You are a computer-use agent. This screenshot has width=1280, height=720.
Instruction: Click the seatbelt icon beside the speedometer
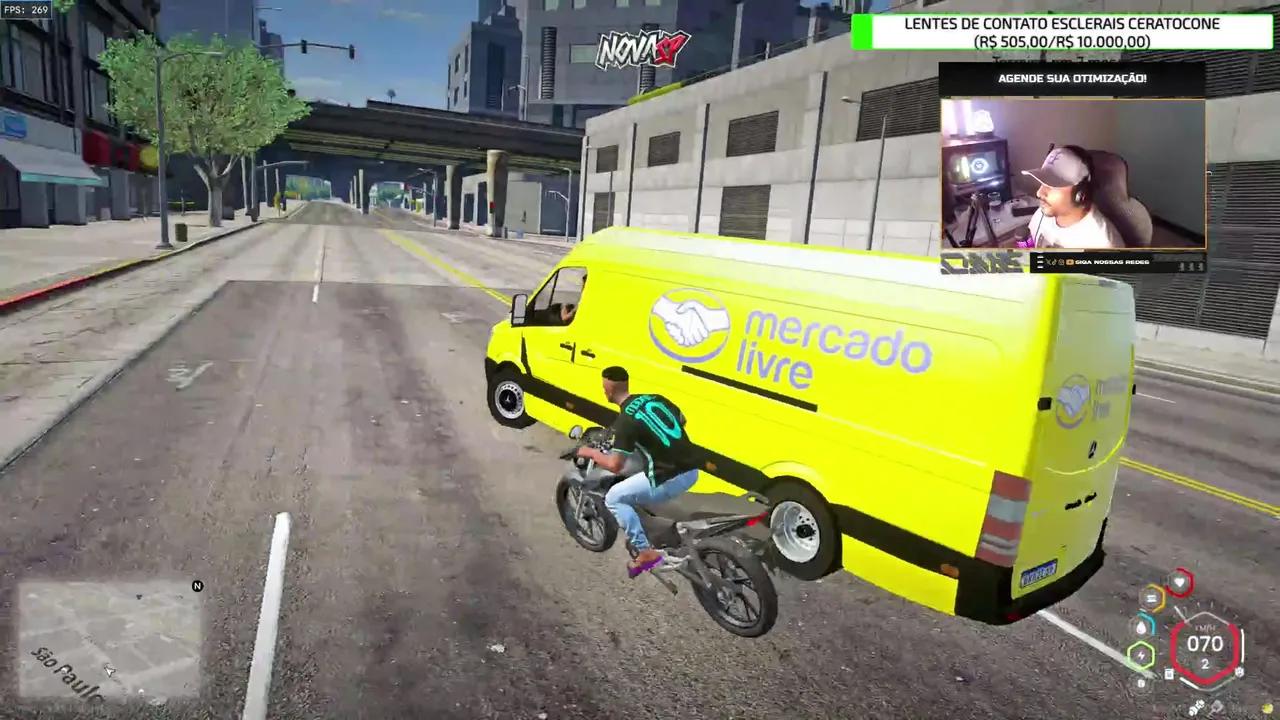click(1169, 673)
